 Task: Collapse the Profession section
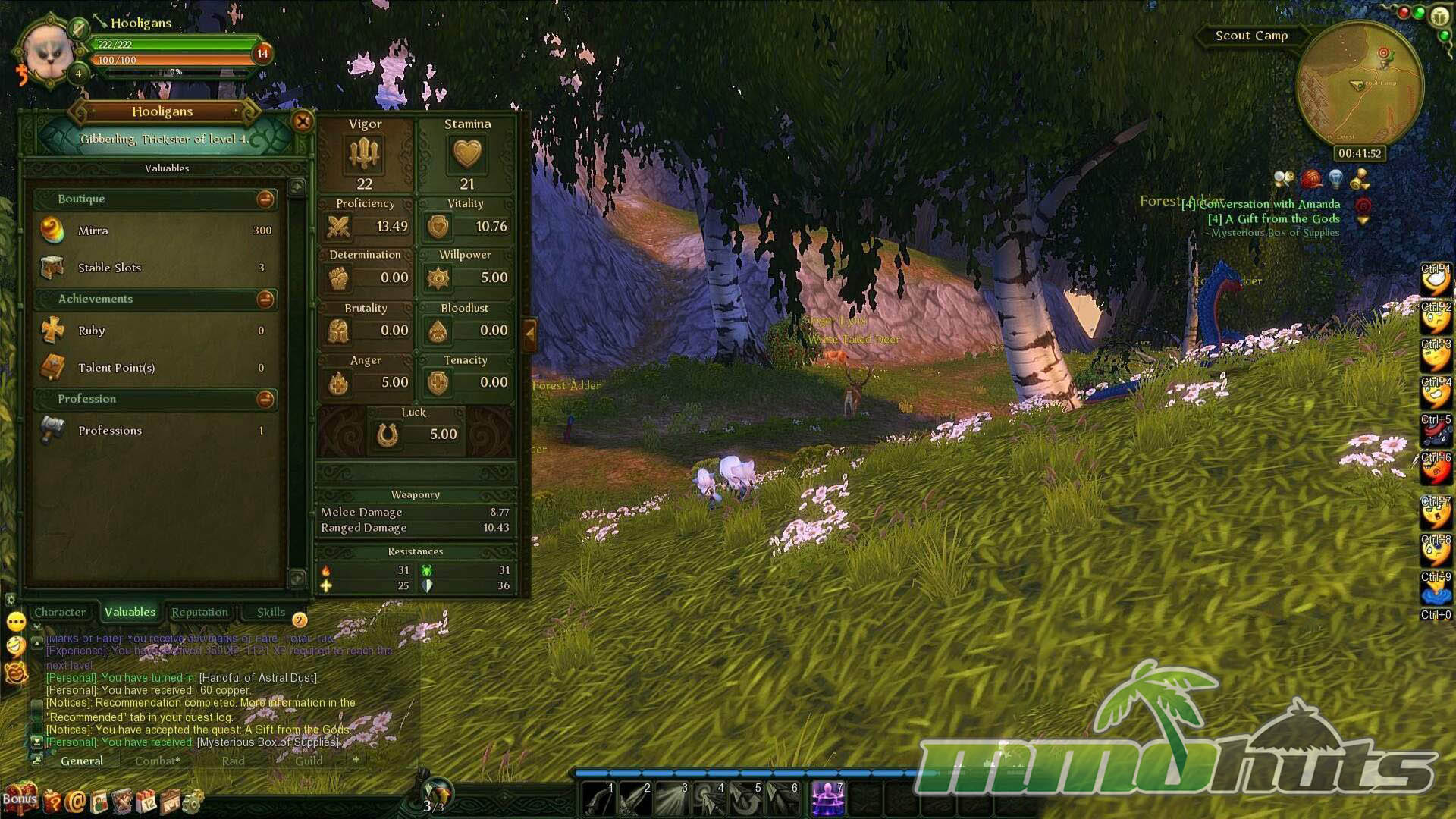tap(265, 400)
